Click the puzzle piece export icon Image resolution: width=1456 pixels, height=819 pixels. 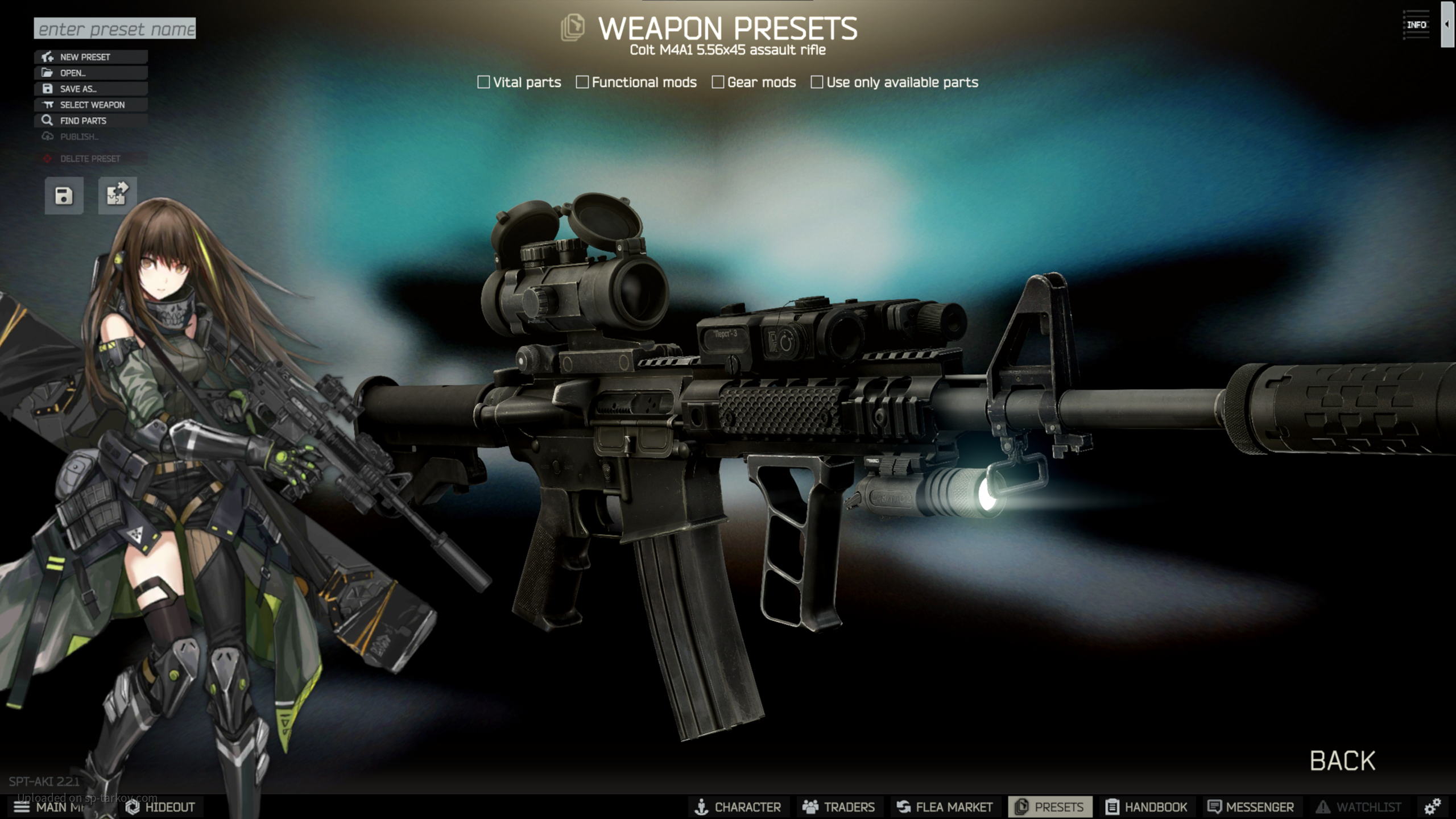(117, 196)
